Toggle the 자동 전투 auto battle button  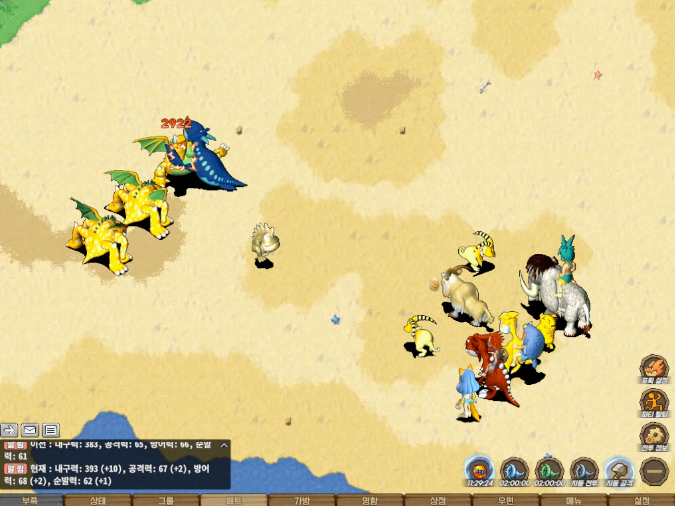[x=584, y=469]
